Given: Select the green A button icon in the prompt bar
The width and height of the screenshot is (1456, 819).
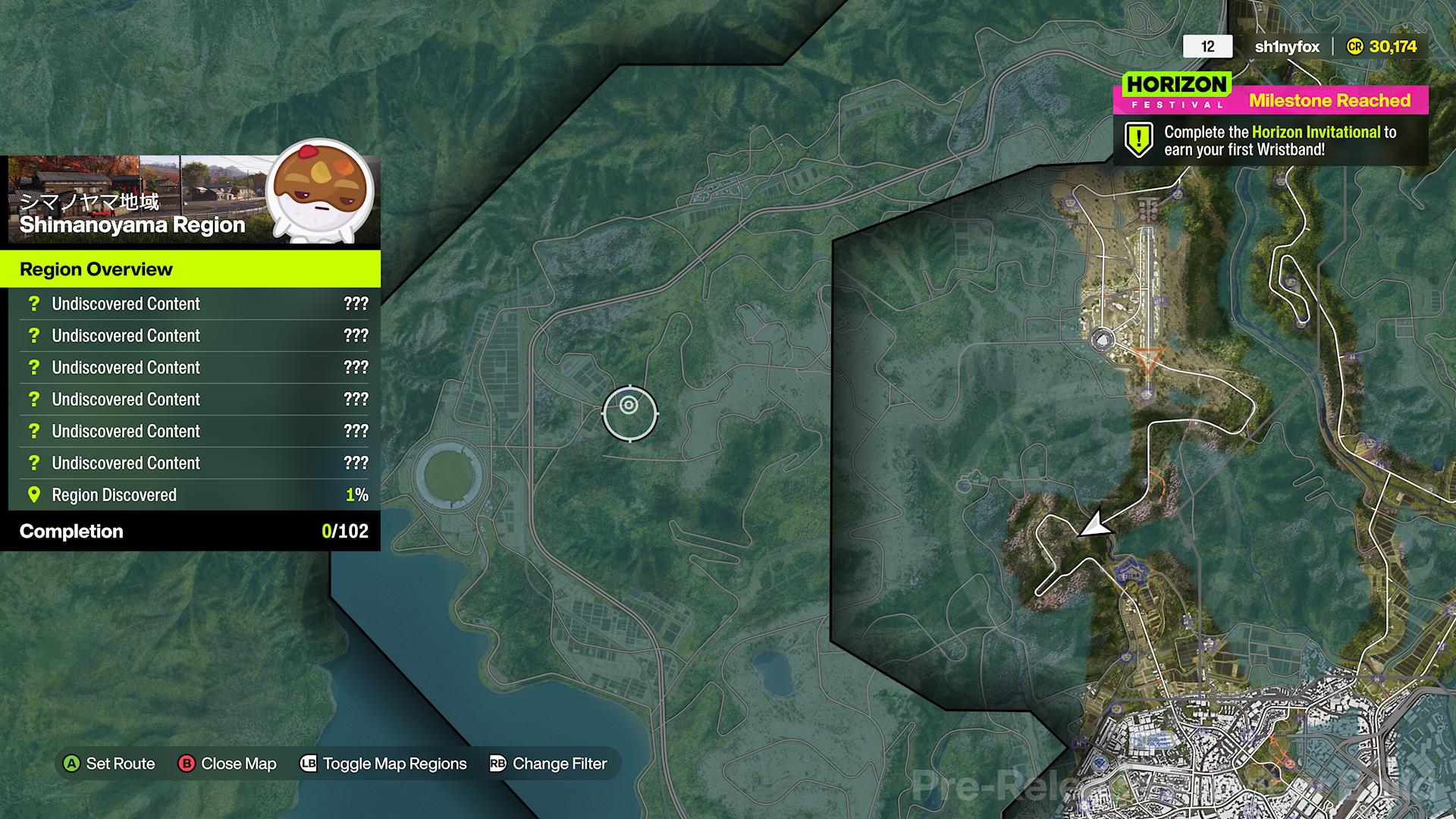Looking at the screenshot, I should pyautogui.click(x=73, y=764).
